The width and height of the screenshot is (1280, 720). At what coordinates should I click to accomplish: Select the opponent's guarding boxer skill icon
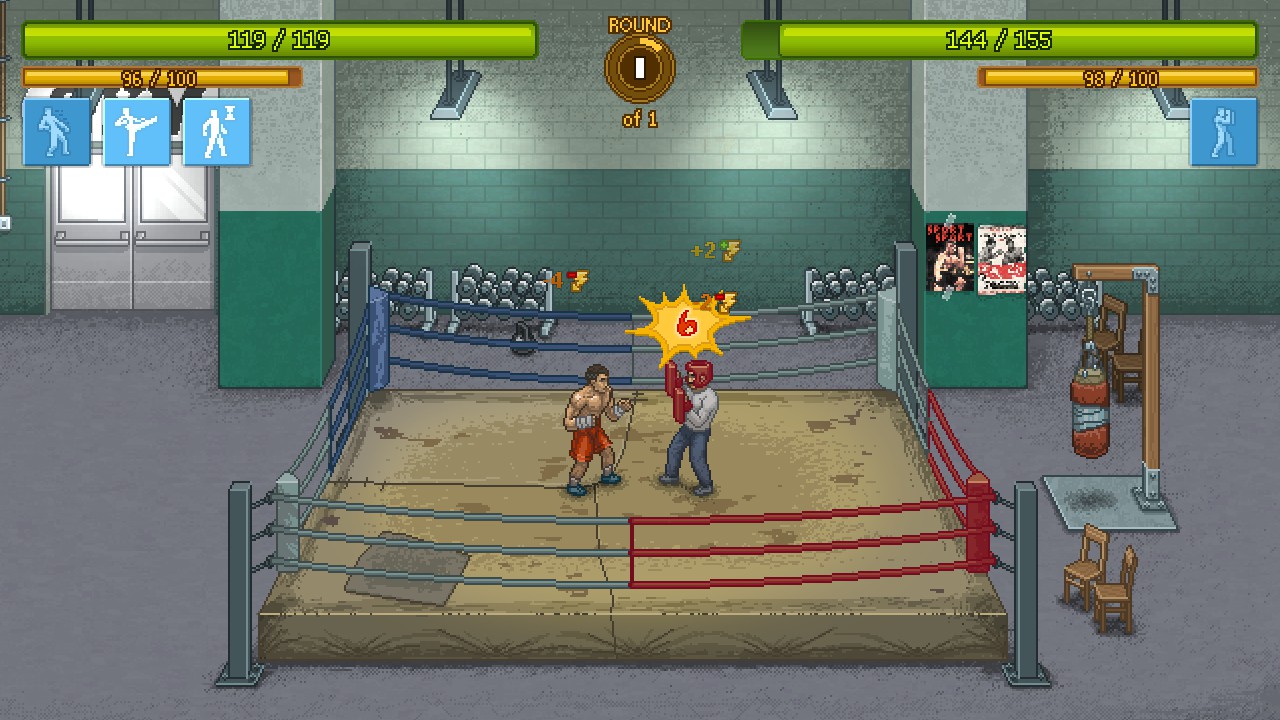[1223, 131]
